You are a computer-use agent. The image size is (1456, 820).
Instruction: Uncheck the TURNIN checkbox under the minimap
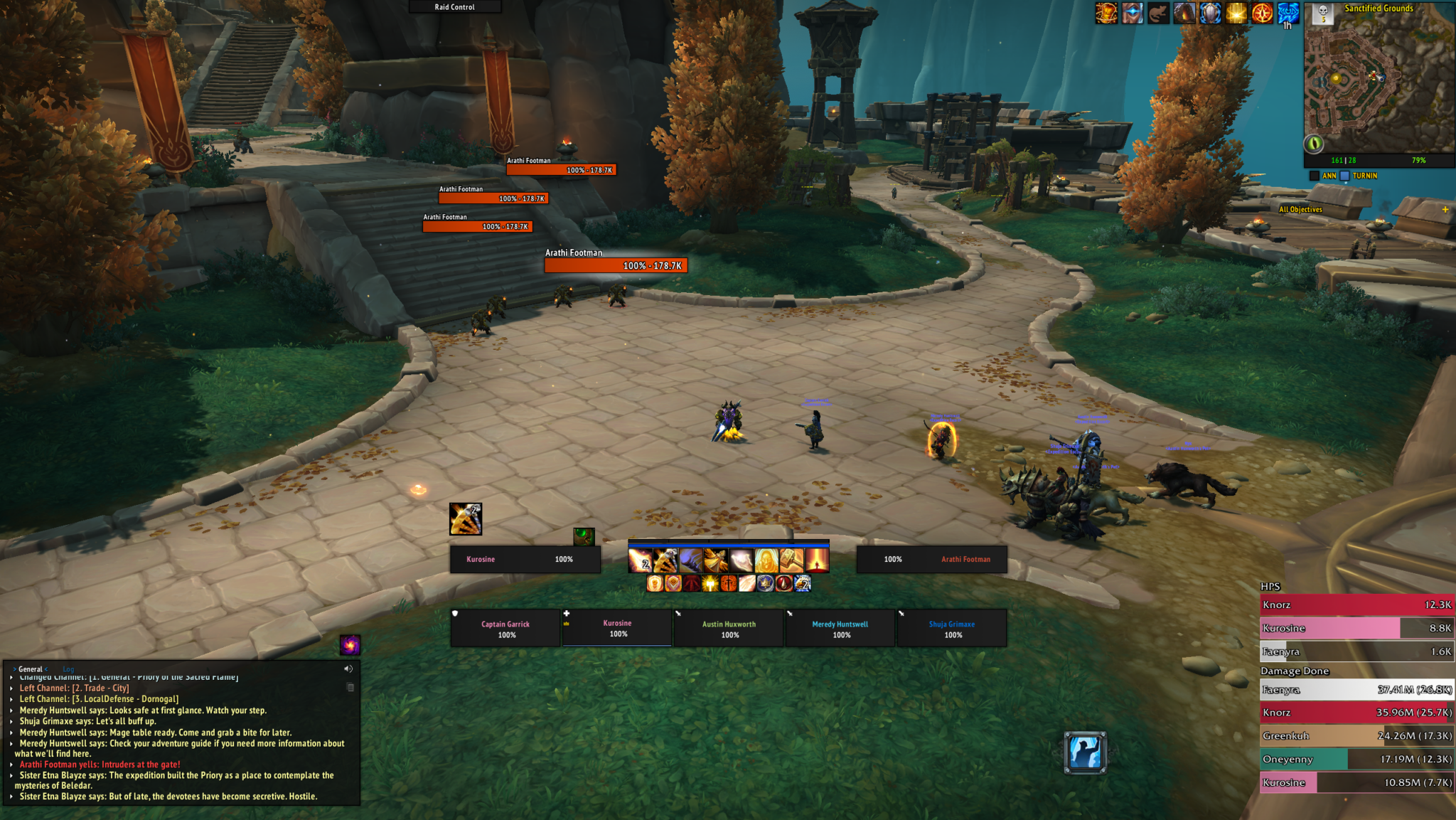click(1344, 175)
